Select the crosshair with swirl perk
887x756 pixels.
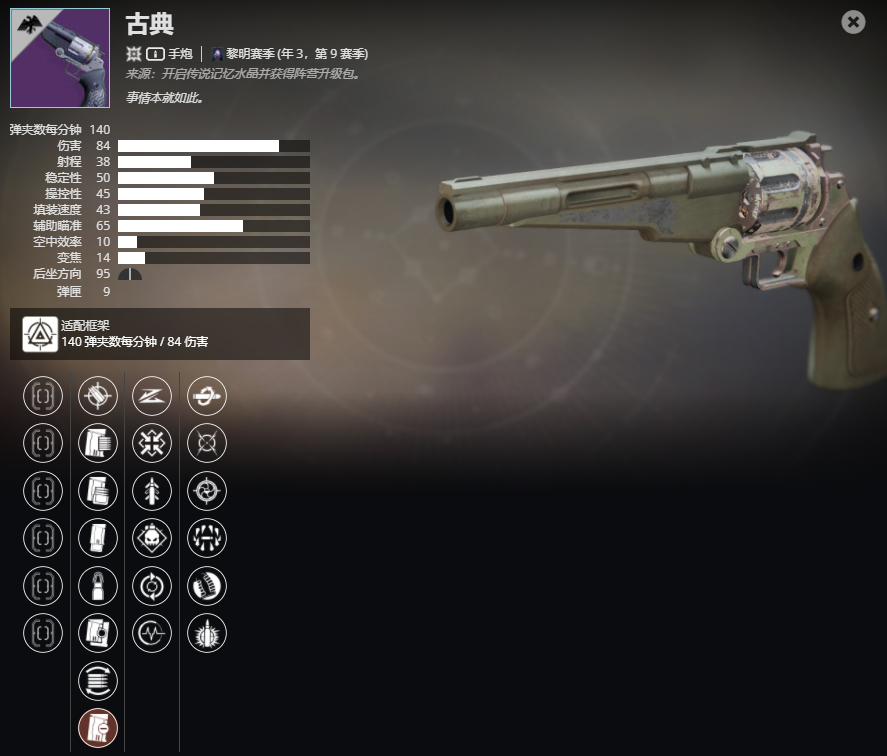point(207,491)
